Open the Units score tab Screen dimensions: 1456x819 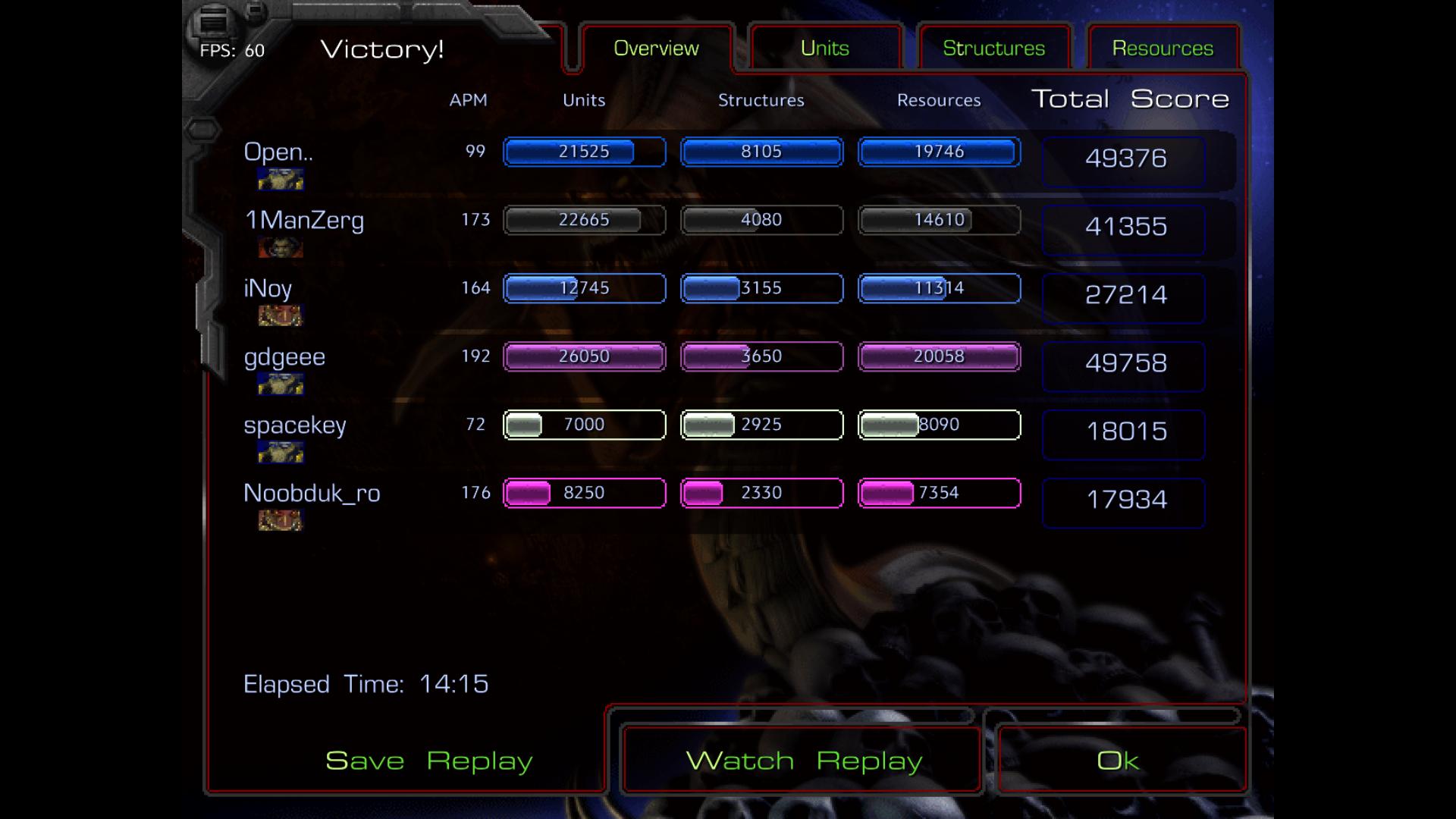click(824, 49)
